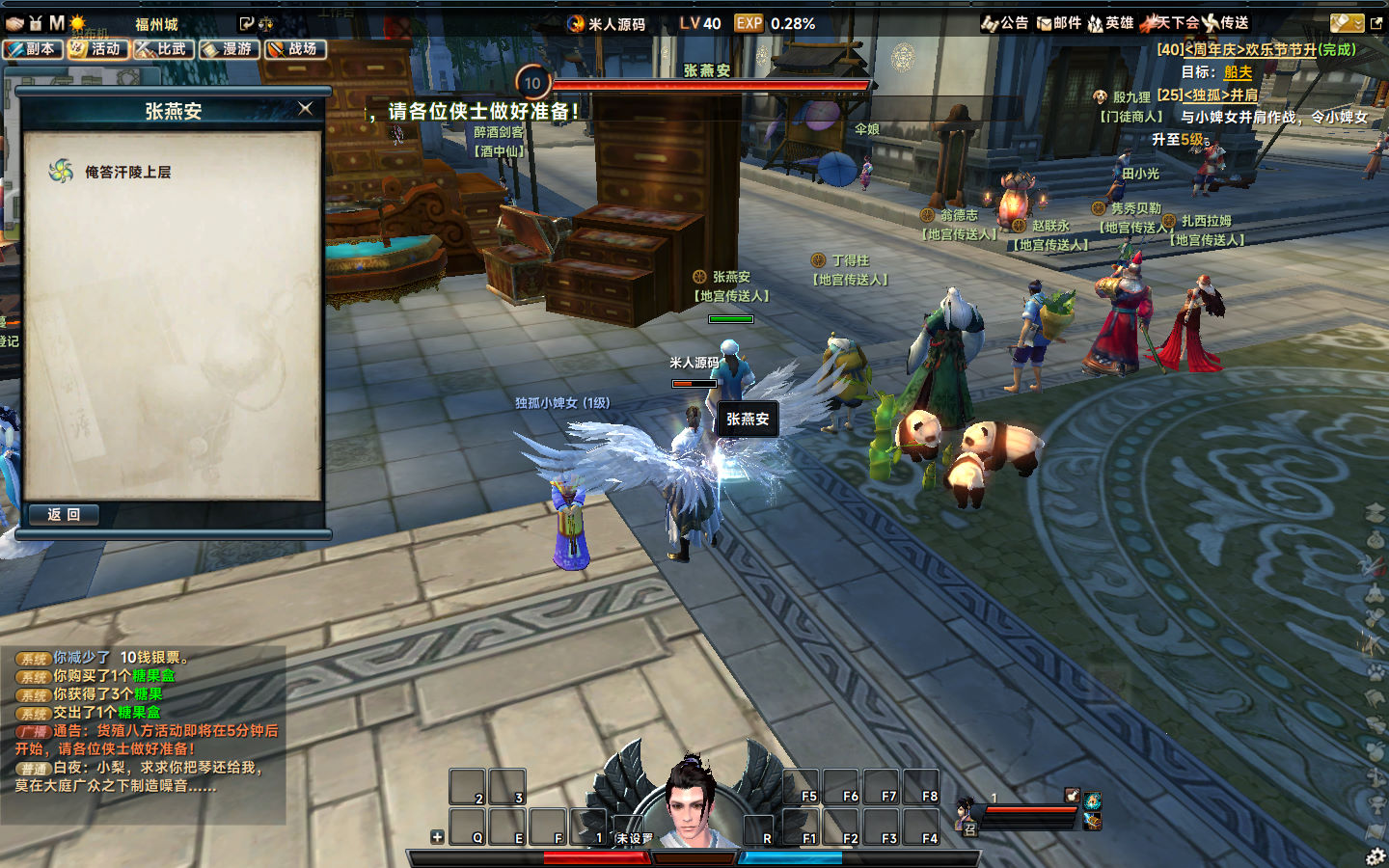Close the 张燕安 dialogue window
Image resolution: width=1389 pixels, height=868 pixels.
(x=306, y=109)
